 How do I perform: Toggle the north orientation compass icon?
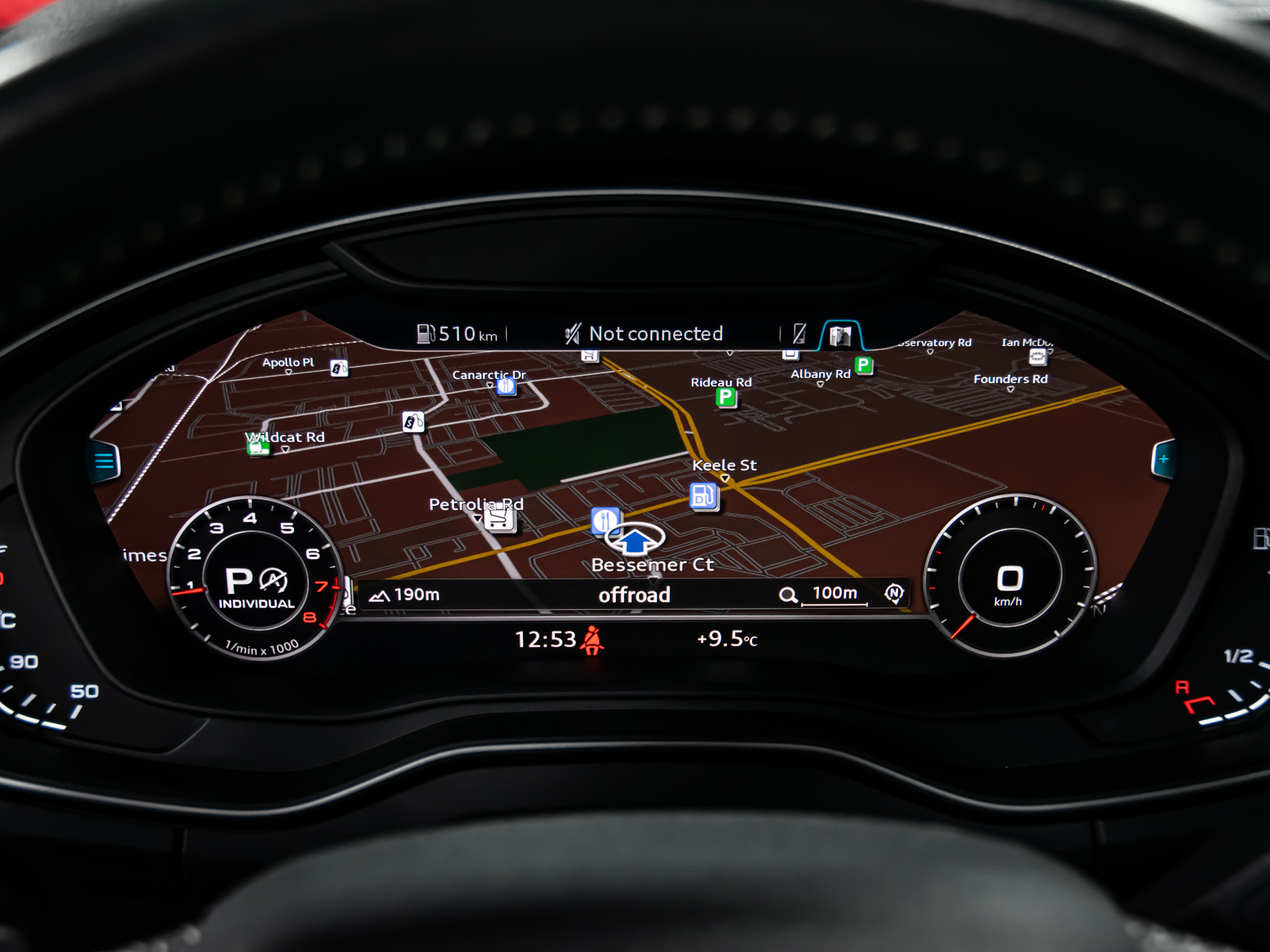(894, 593)
